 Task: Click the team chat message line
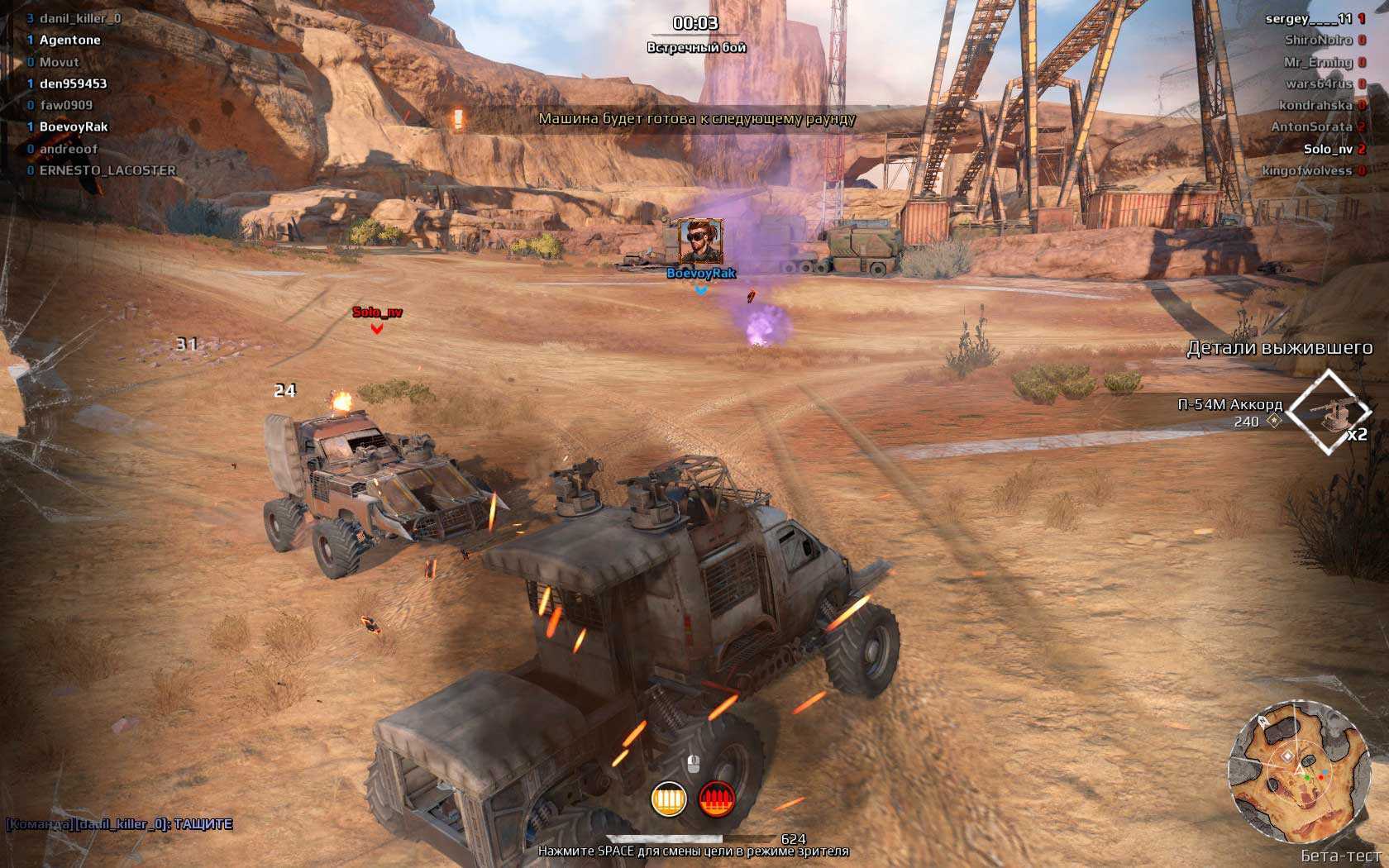120,824
